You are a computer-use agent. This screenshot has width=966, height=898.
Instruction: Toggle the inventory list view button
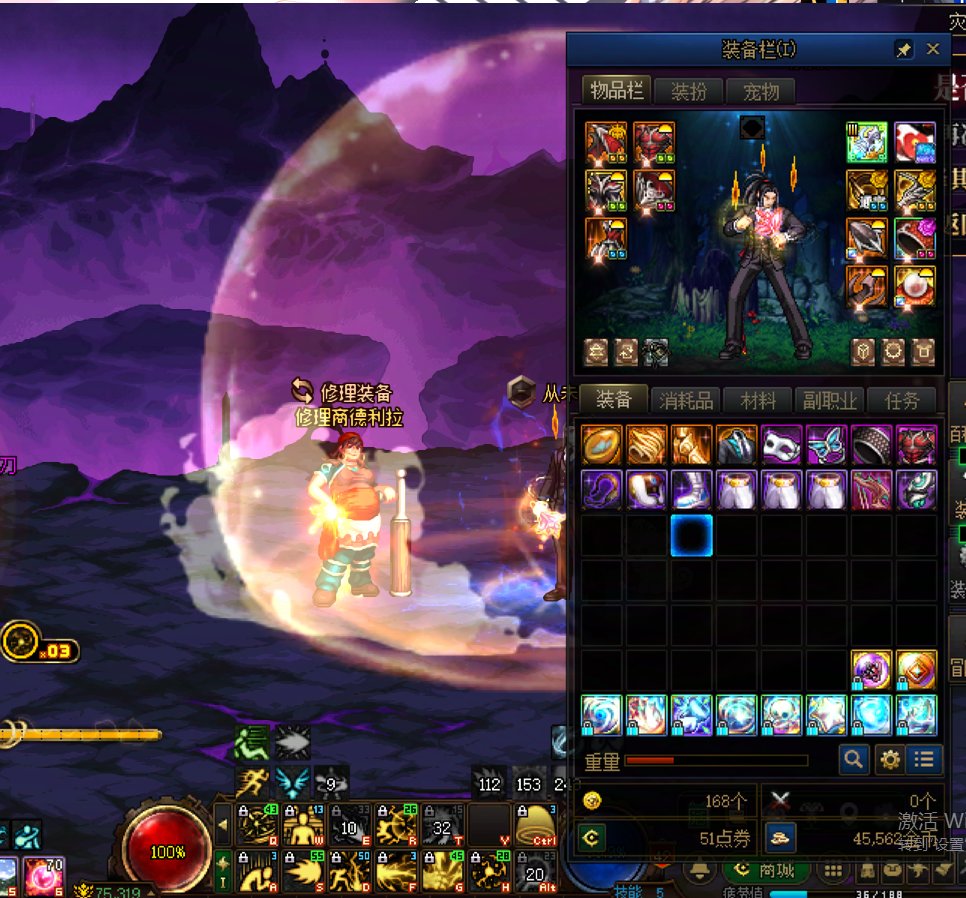[x=925, y=760]
